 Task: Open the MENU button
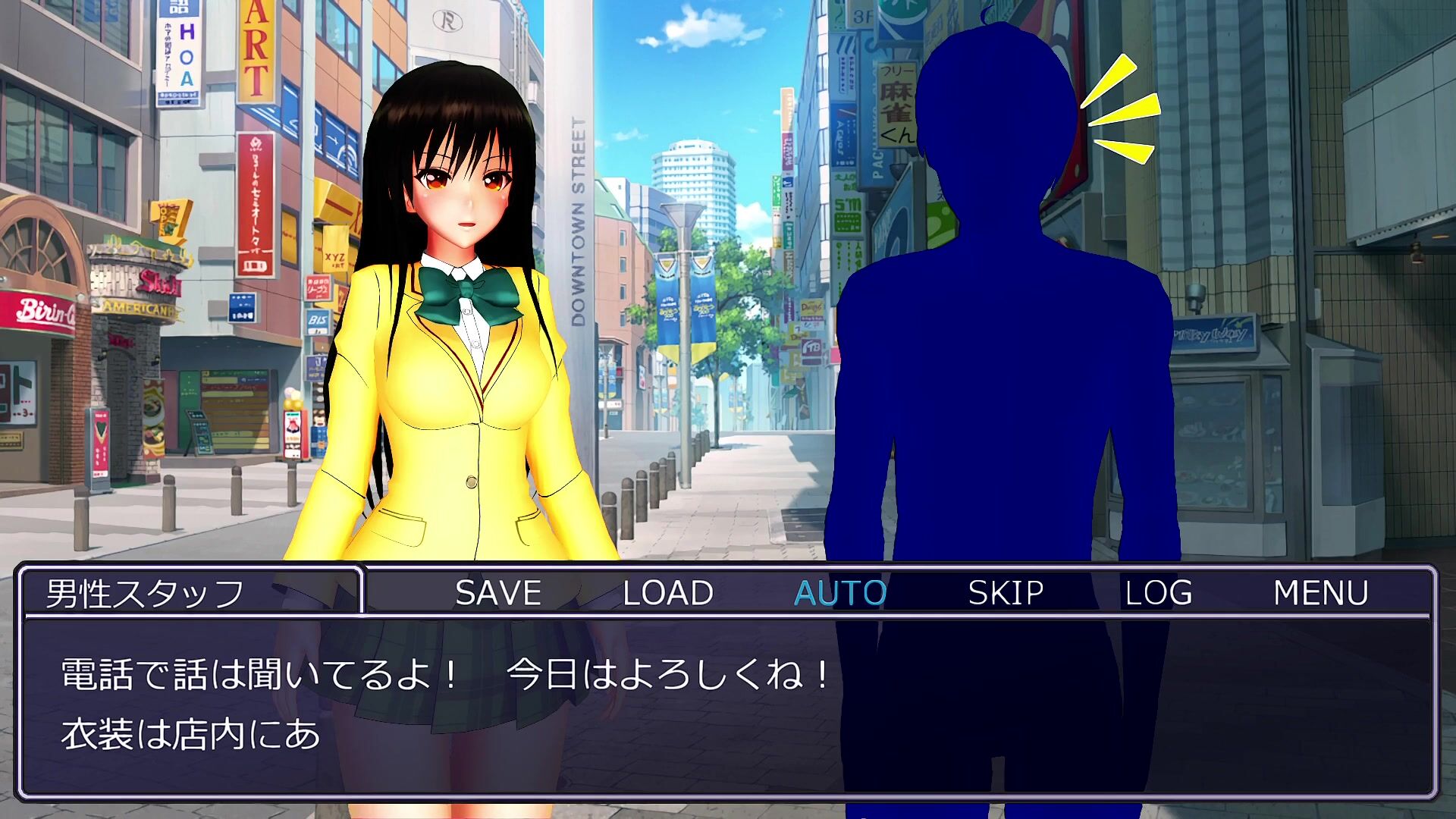pos(1320,593)
